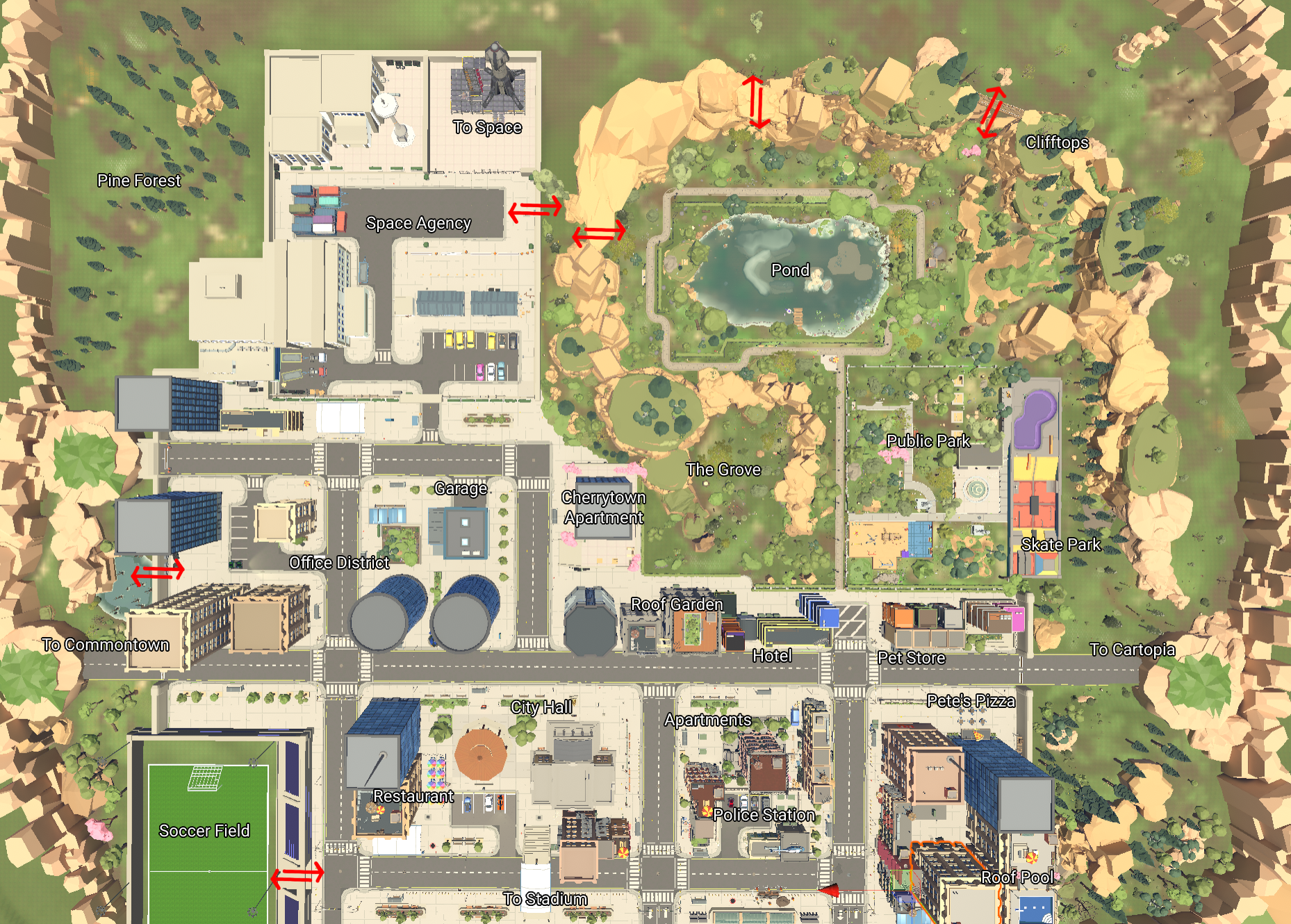This screenshot has height=924, width=1291.
Task: Choose the Soccer Field map label
Action: point(204,831)
